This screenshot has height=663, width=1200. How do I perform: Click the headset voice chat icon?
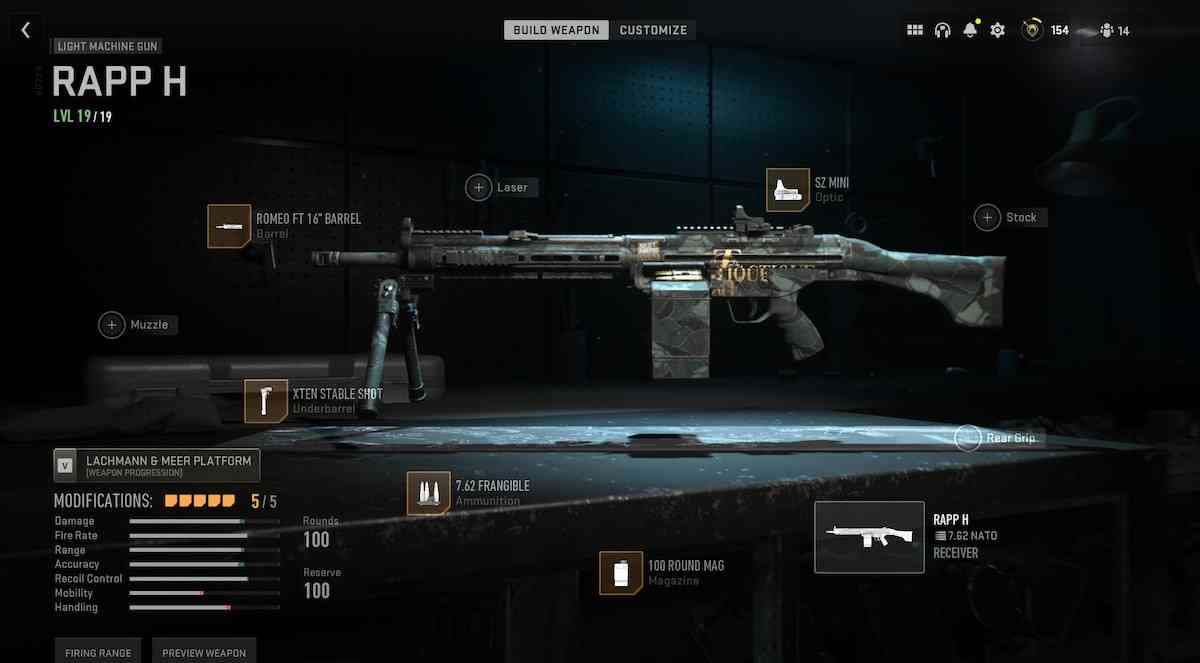942,30
